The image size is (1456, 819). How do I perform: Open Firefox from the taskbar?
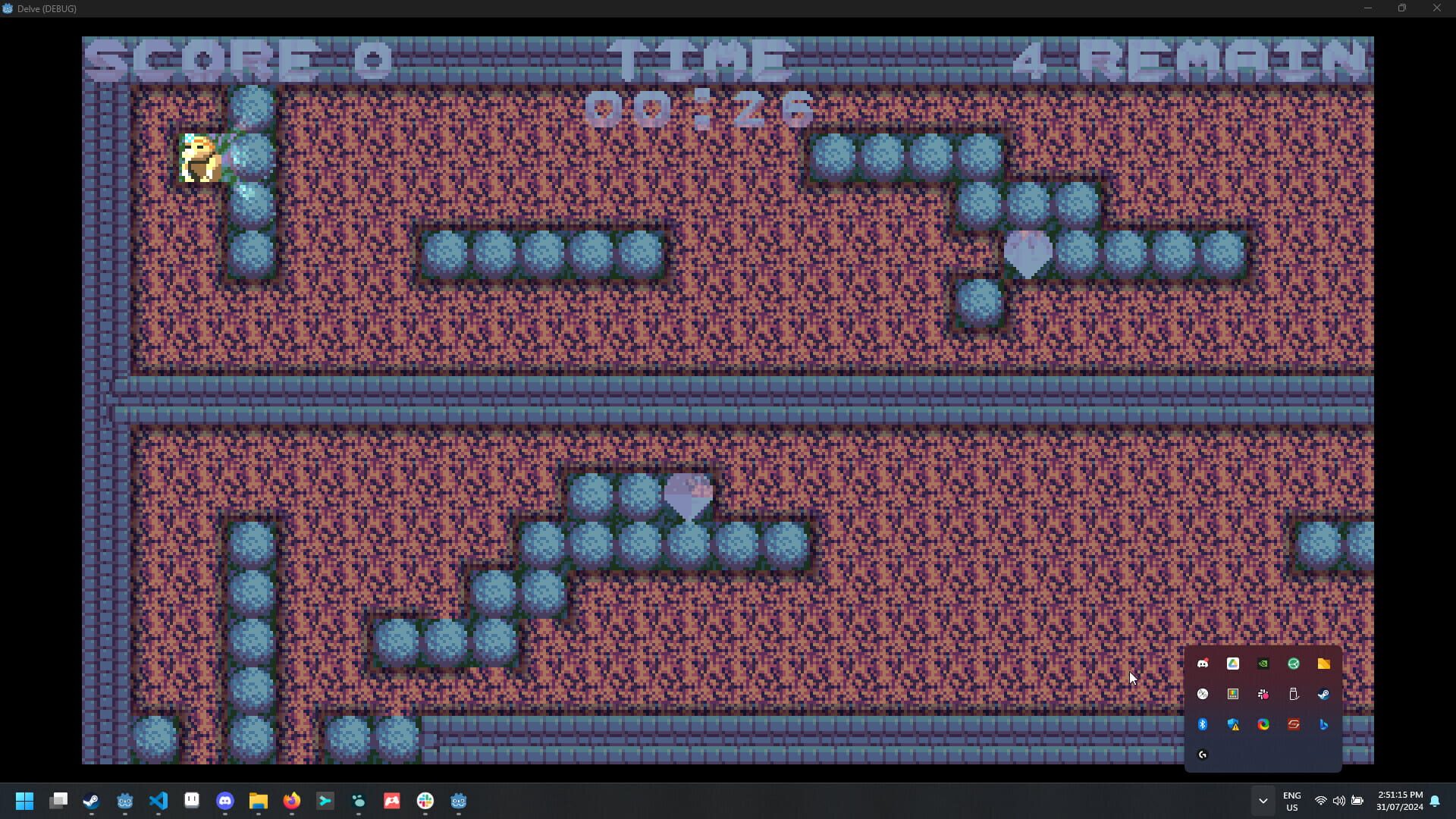(x=292, y=802)
